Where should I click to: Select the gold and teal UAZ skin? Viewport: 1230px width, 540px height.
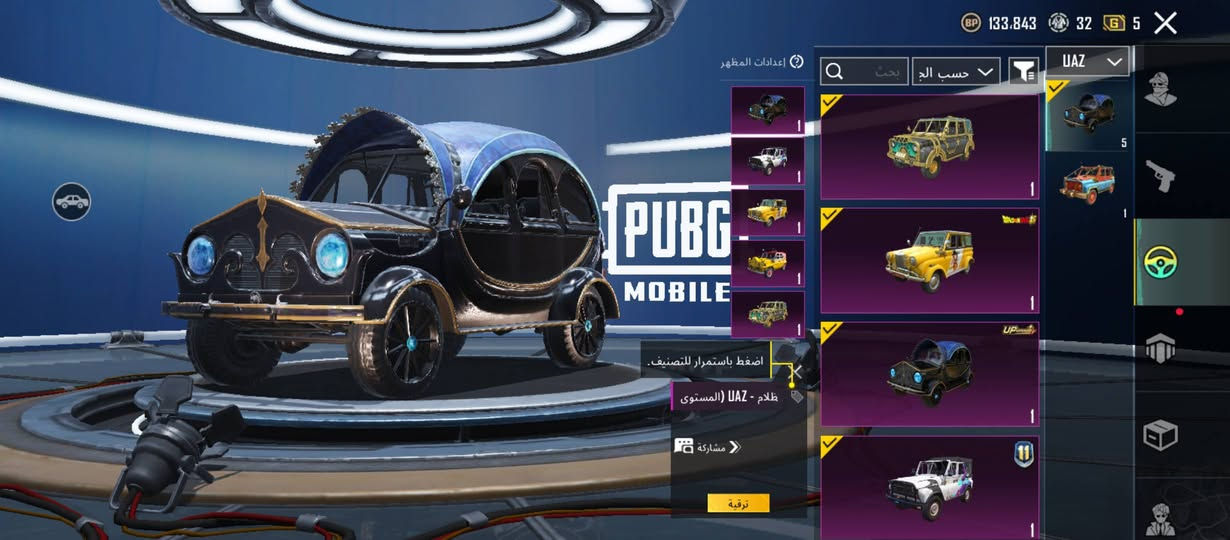pyautogui.click(x=930, y=147)
